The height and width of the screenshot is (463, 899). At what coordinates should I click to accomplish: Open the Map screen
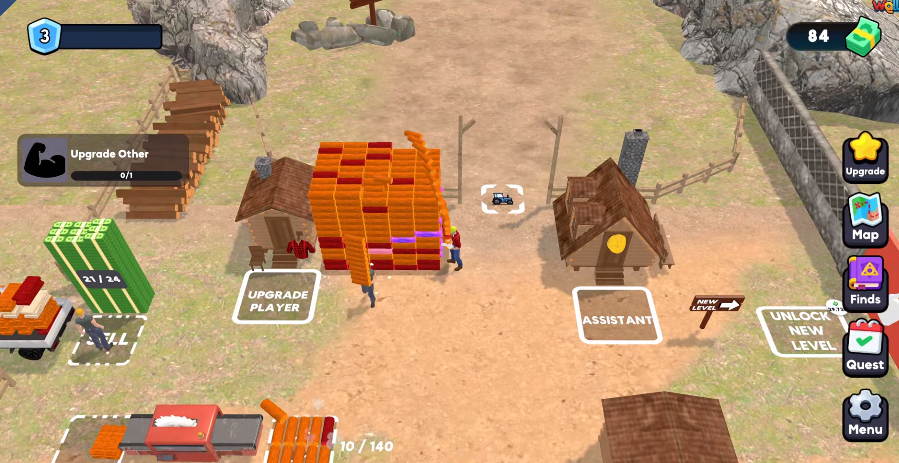[865, 219]
